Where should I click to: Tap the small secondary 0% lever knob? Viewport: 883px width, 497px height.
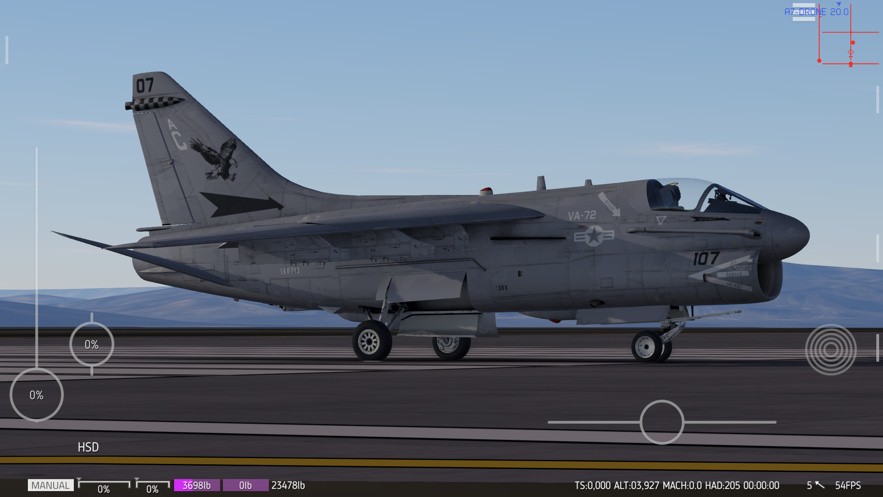[91, 344]
